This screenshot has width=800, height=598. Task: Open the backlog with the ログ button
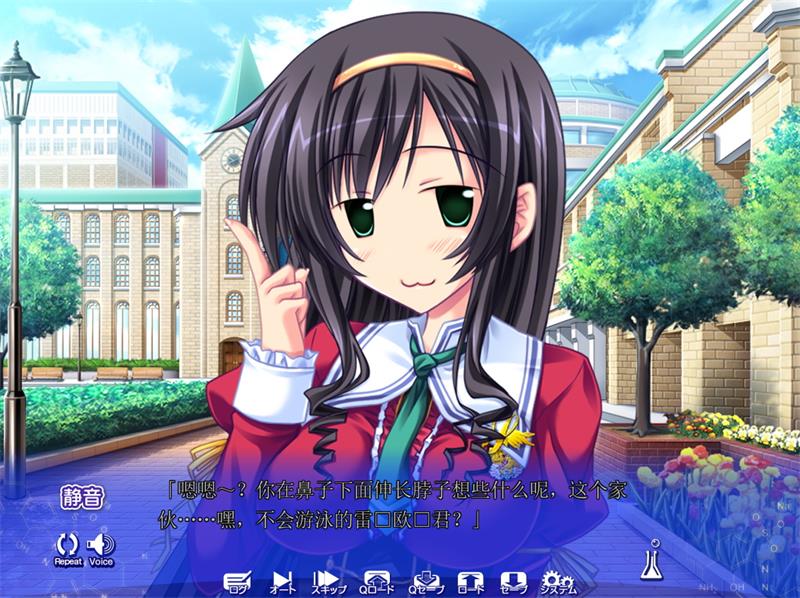point(236,582)
